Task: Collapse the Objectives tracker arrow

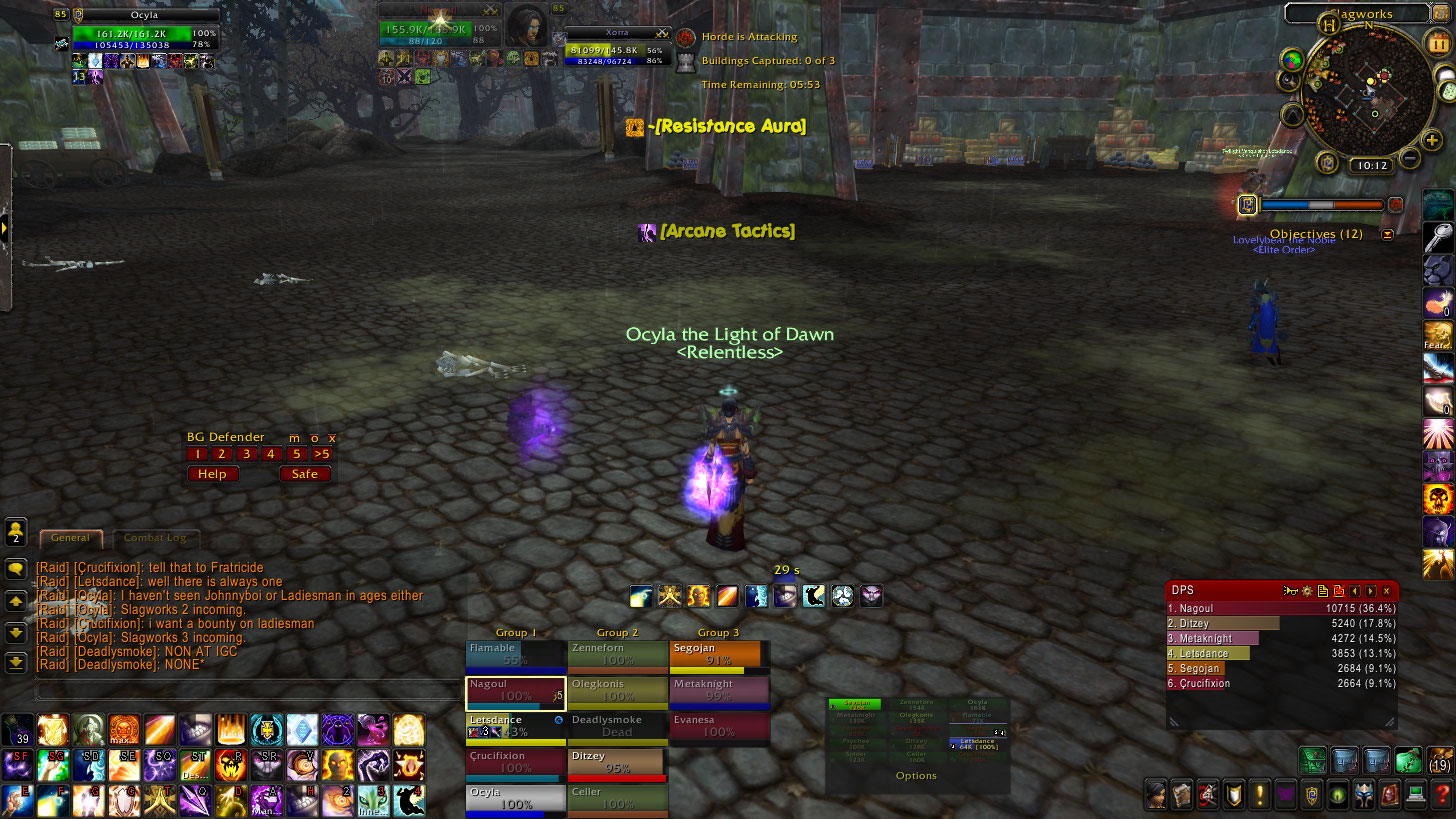Action: click(x=1387, y=234)
